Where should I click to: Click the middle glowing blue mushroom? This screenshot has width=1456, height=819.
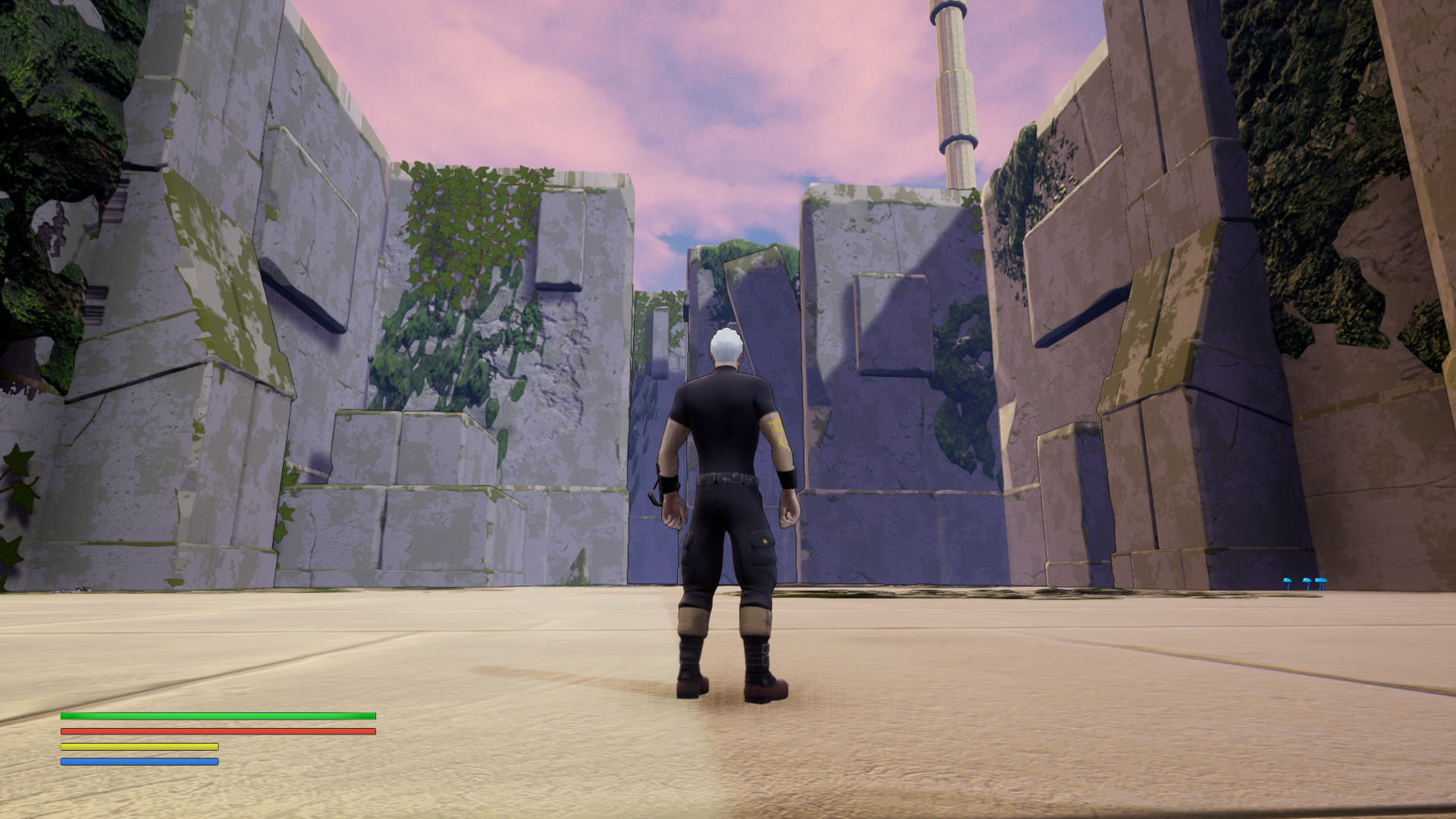(x=1308, y=581)
